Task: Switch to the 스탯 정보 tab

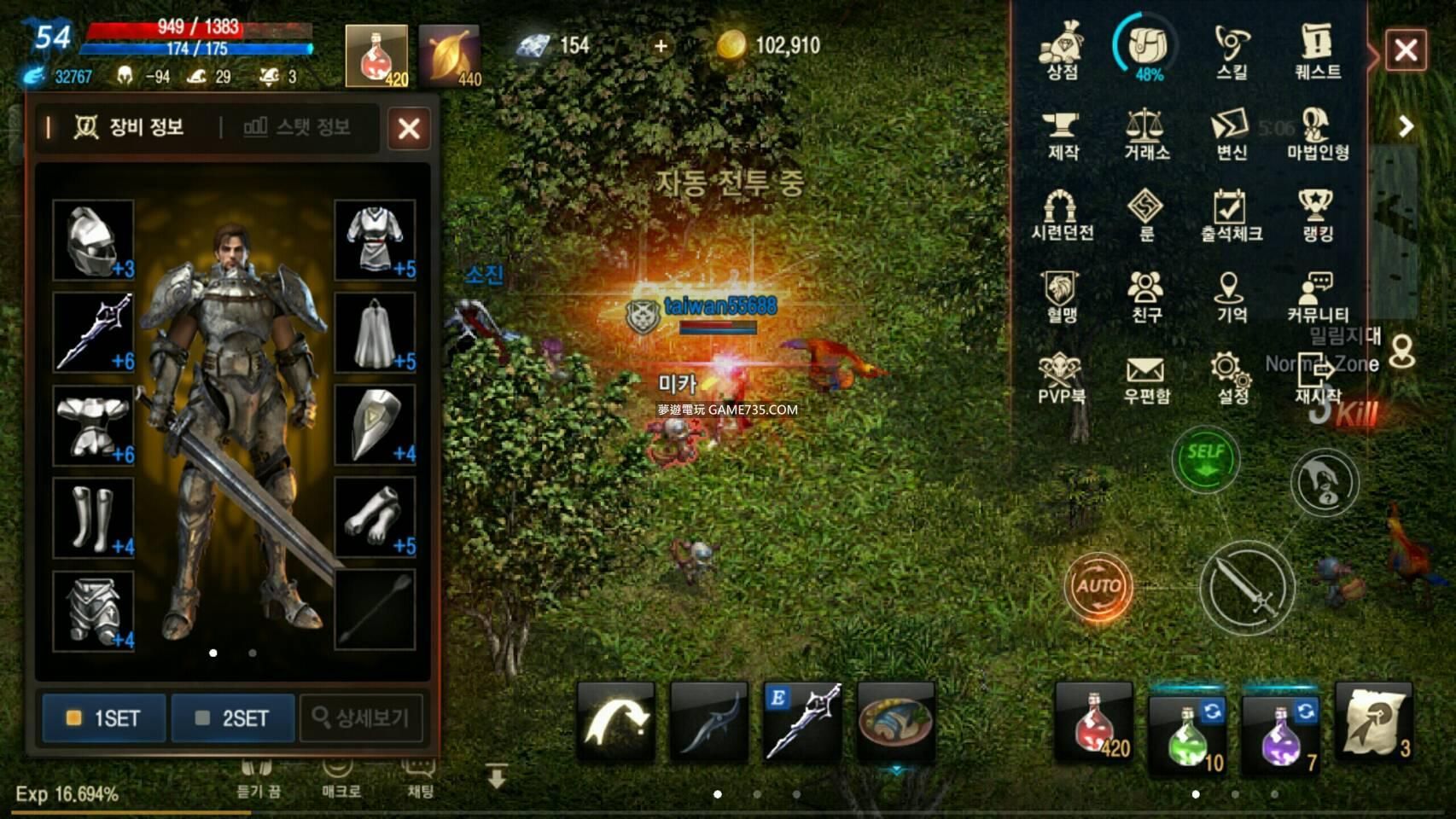Action: tap(297, 127)
